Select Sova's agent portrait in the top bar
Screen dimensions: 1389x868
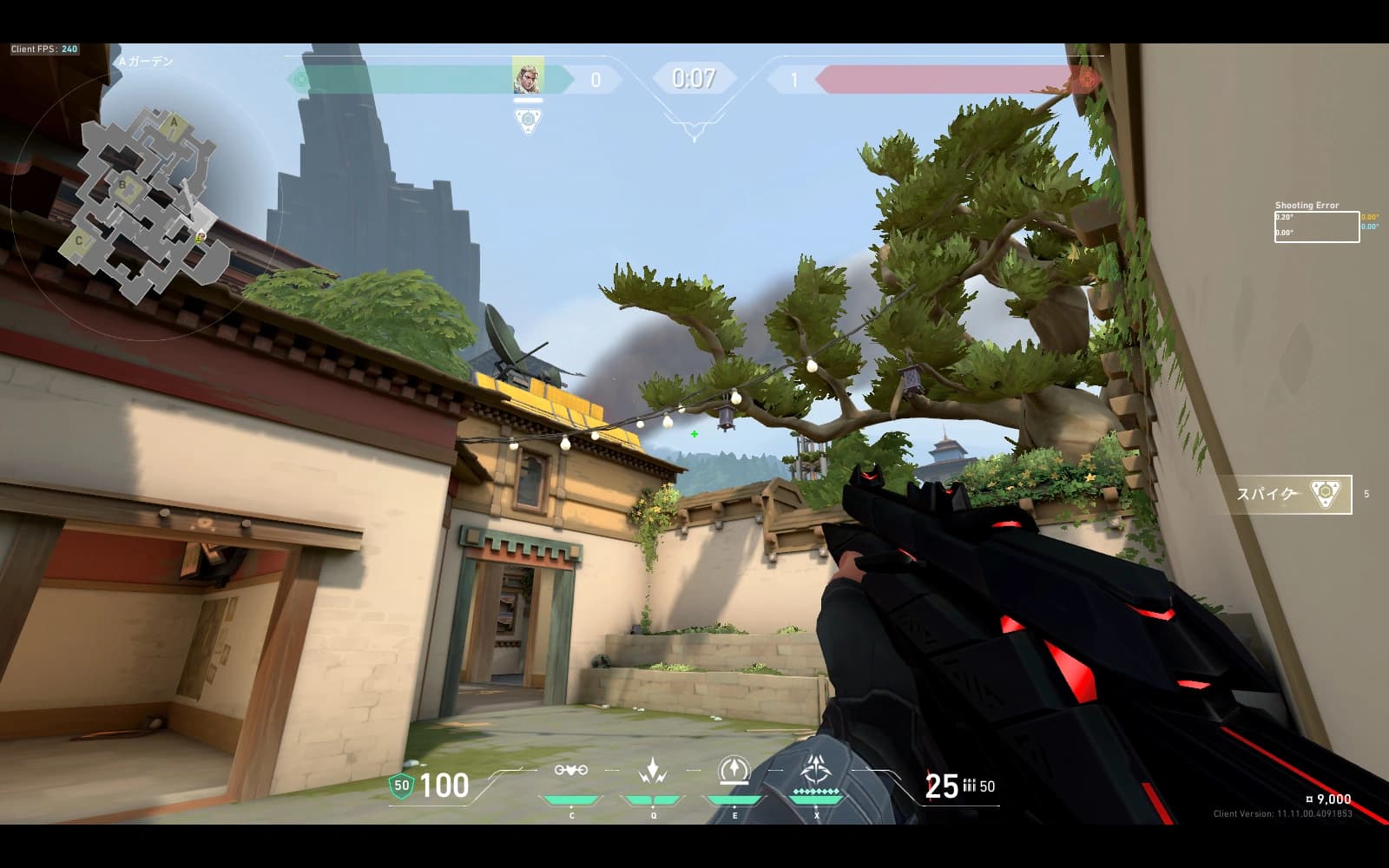[x=528, y=78]
